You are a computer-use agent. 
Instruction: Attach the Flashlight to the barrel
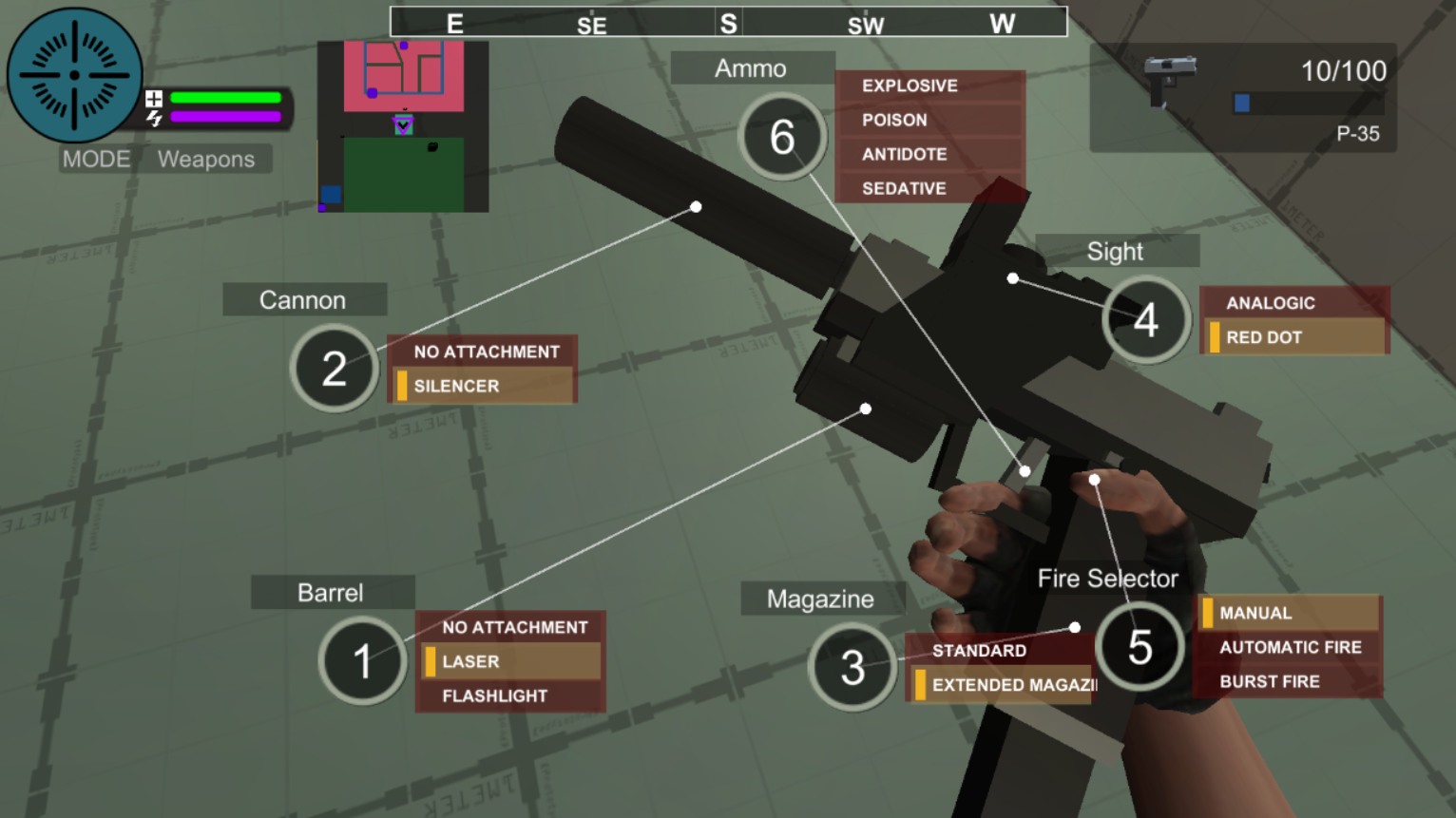[x=510, y=695]
